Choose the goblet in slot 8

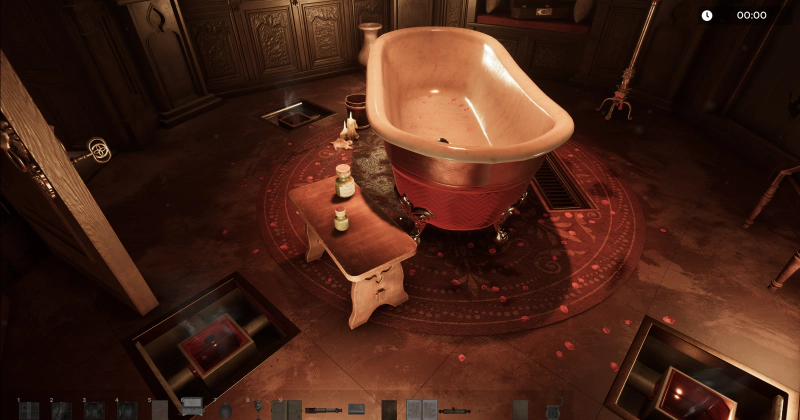click(x=258, y=408)
